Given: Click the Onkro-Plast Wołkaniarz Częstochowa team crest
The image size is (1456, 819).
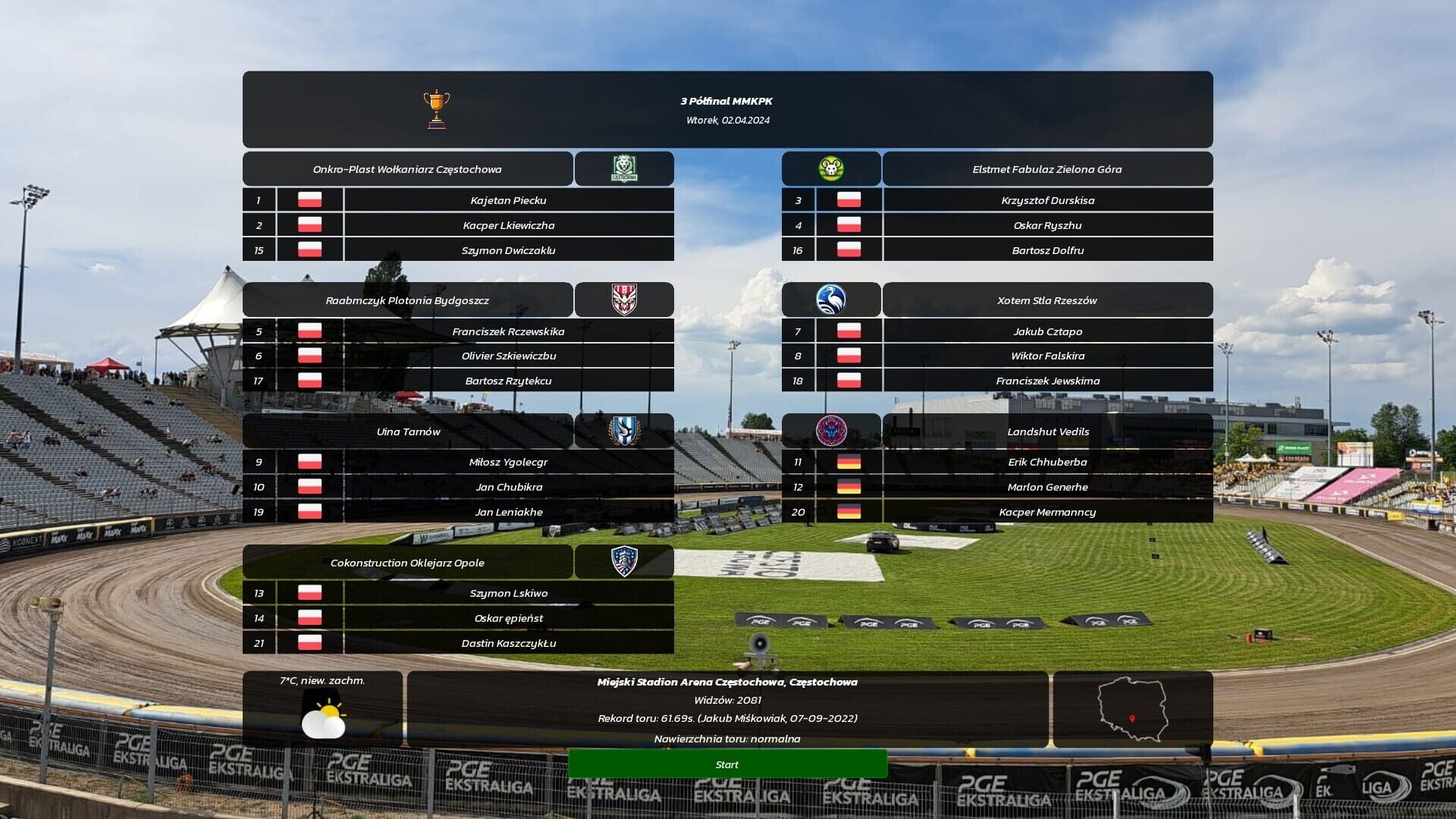Looking at the screenshot, I should pyautogui.click(x=623, y=168).
